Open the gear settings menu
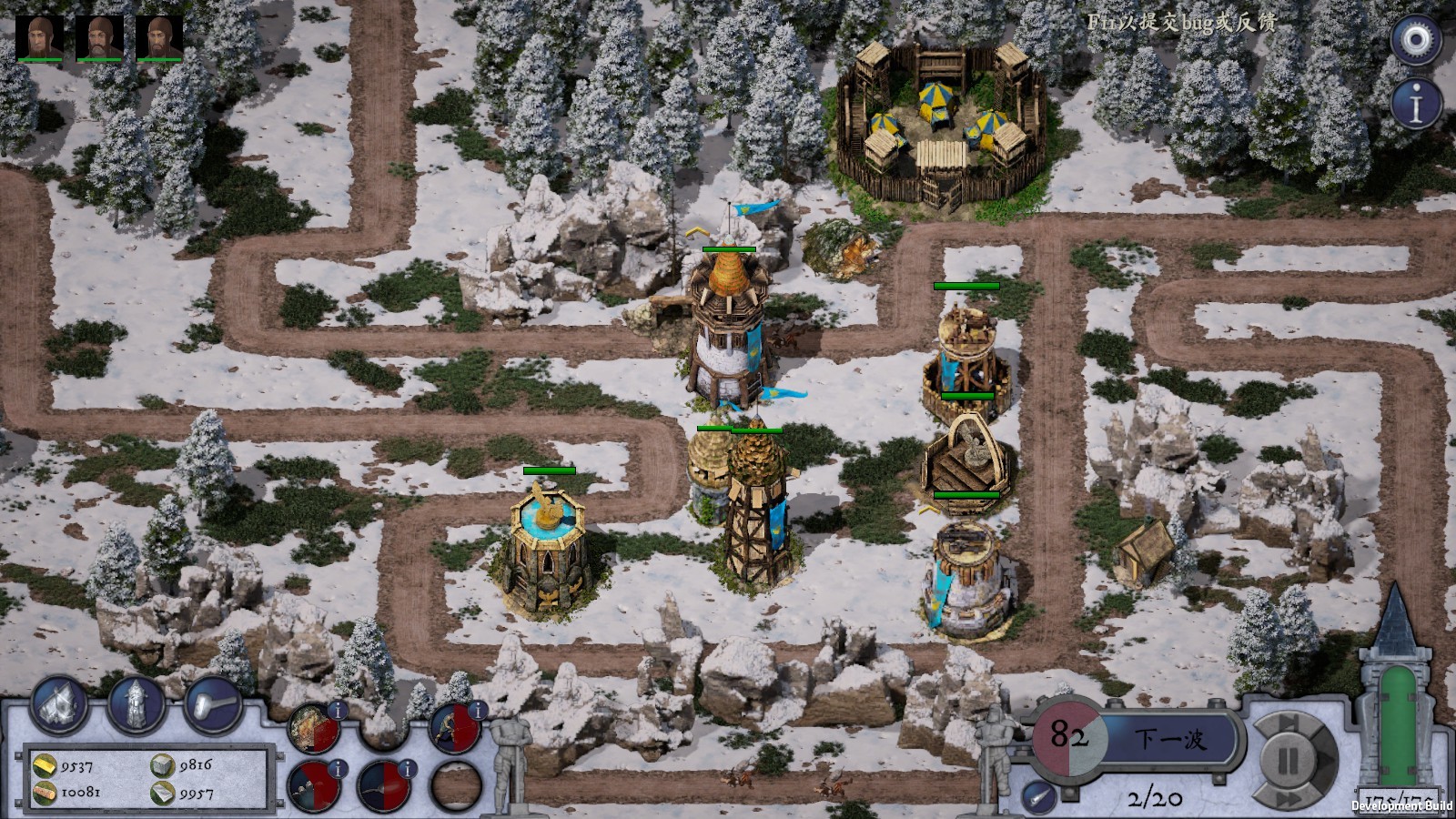 pyautogui.click(x=1416, y=39)
